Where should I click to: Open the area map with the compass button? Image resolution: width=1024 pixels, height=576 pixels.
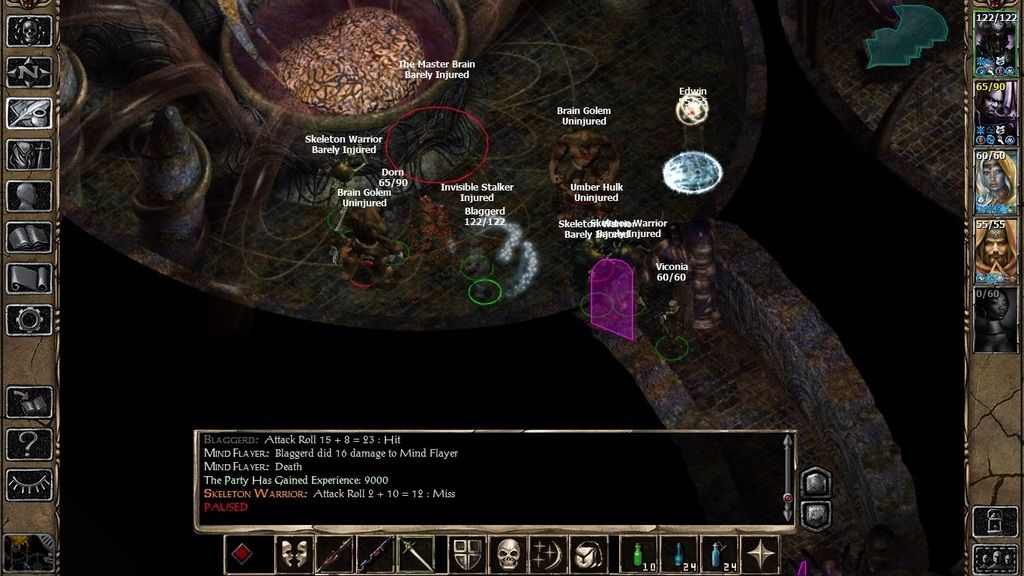29,71
